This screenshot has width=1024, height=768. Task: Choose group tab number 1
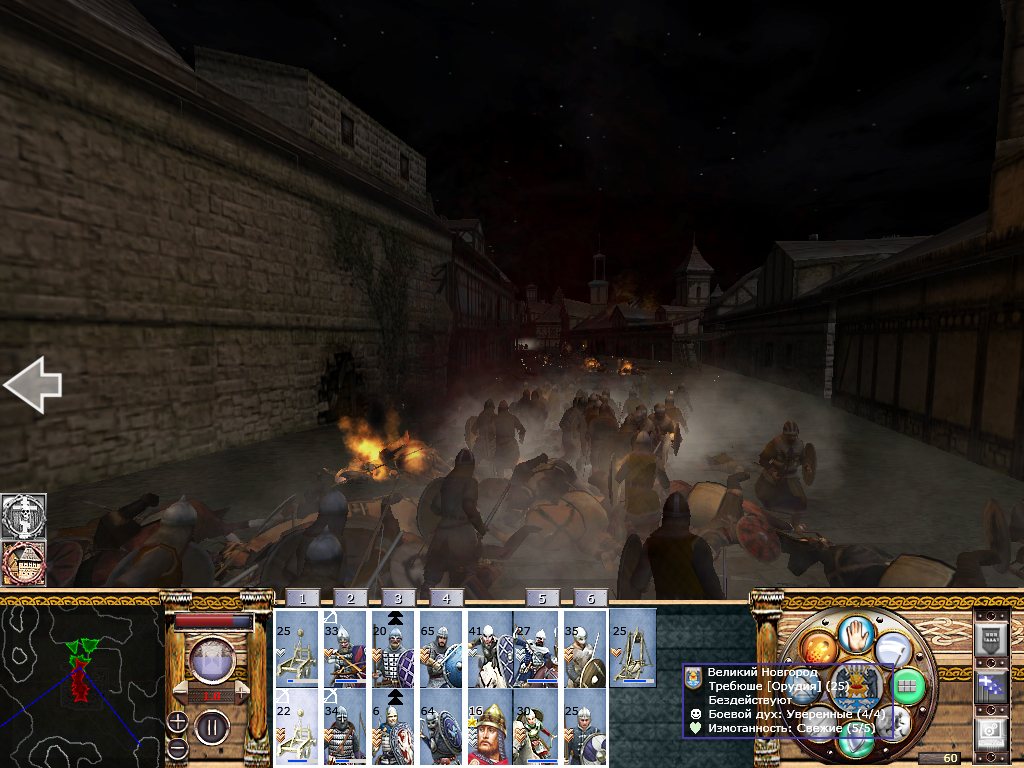[302, 598]
